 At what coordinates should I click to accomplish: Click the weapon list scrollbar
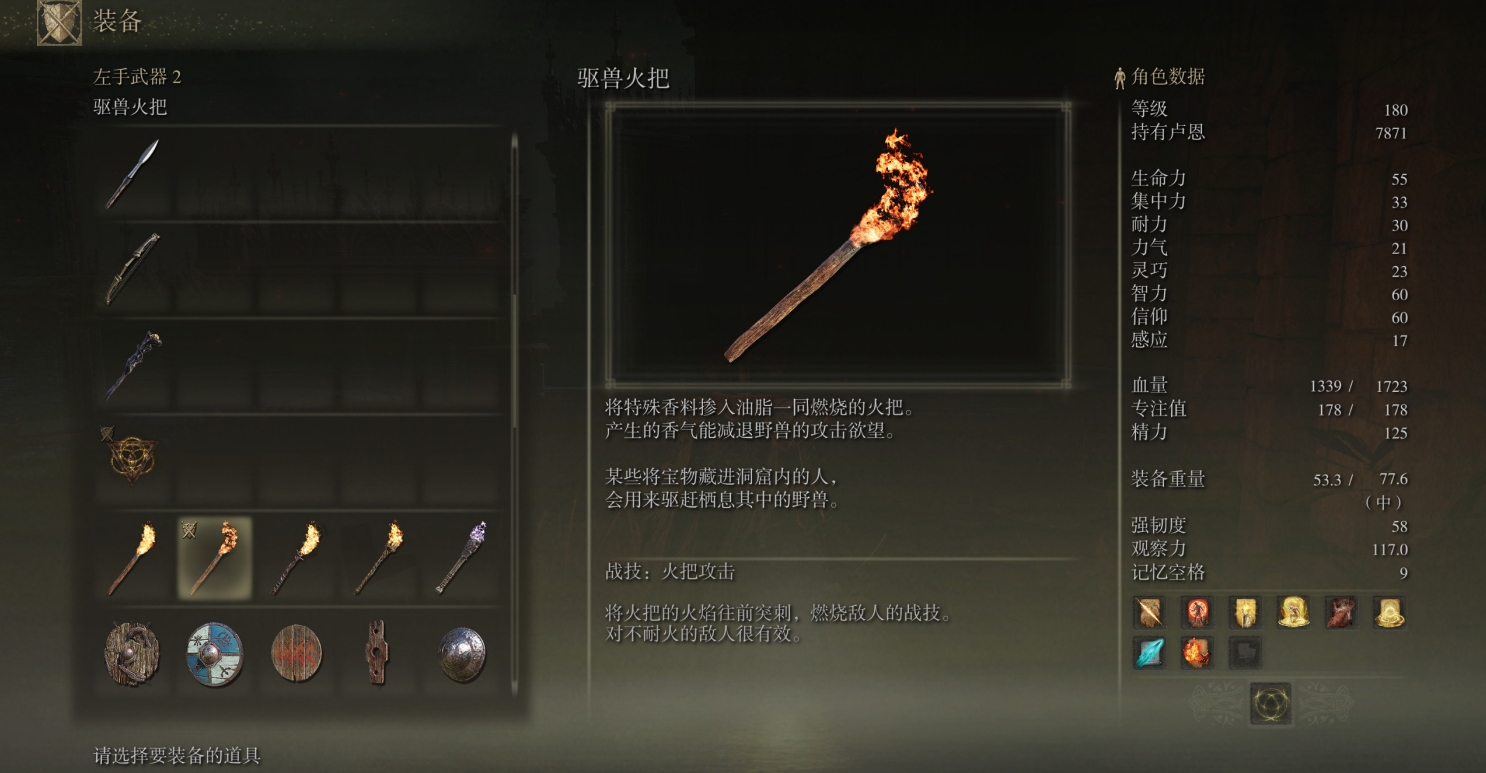point(515,220)
